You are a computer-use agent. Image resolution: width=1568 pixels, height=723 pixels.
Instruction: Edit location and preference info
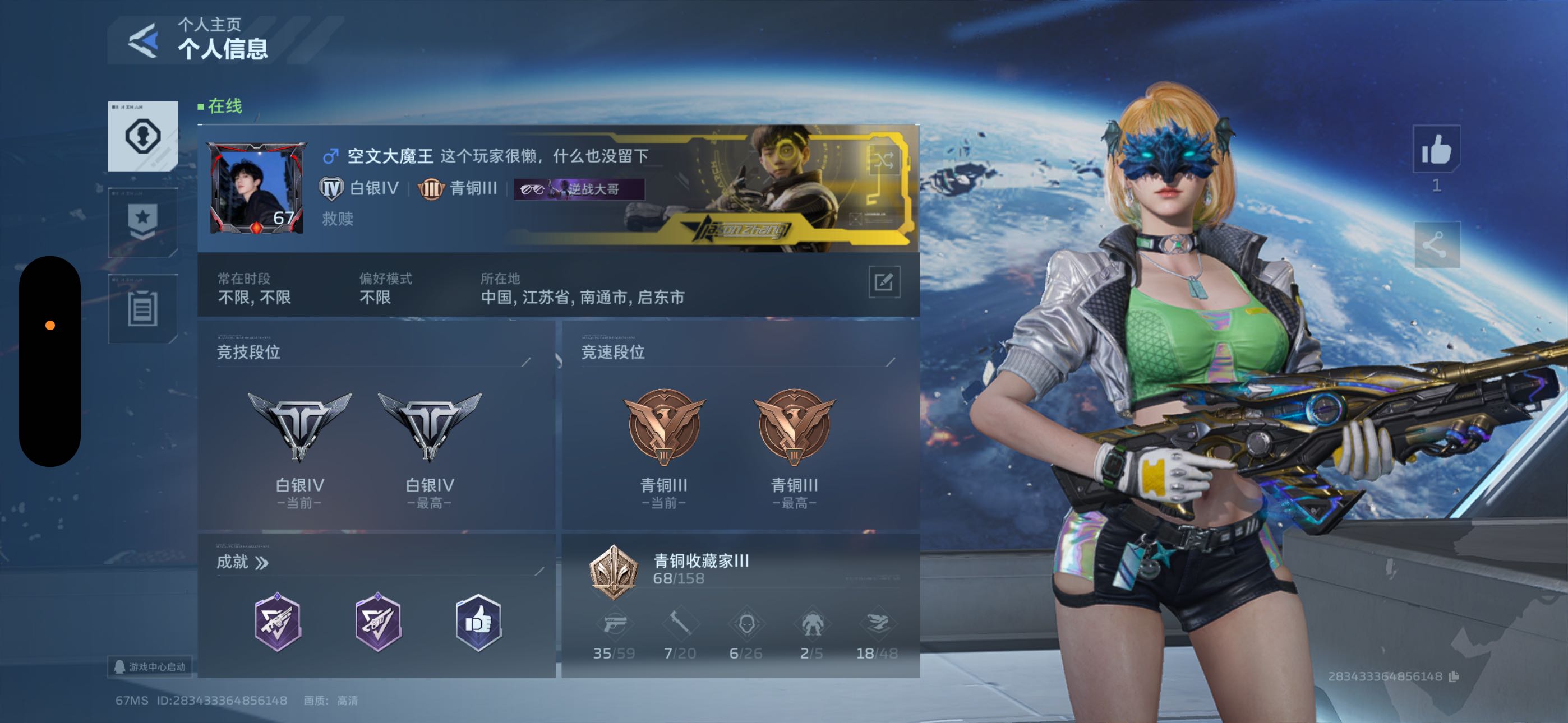[x=883, y=282]
